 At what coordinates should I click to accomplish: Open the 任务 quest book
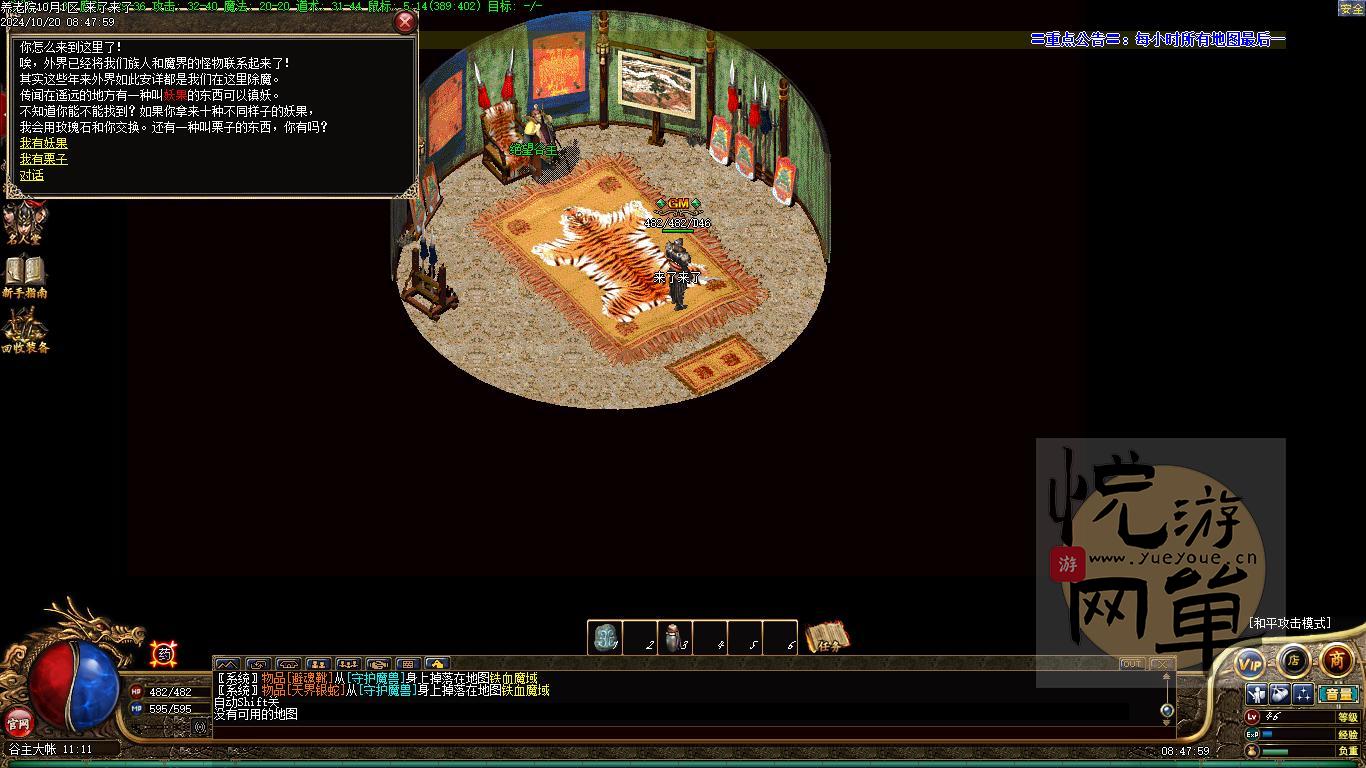827,637
